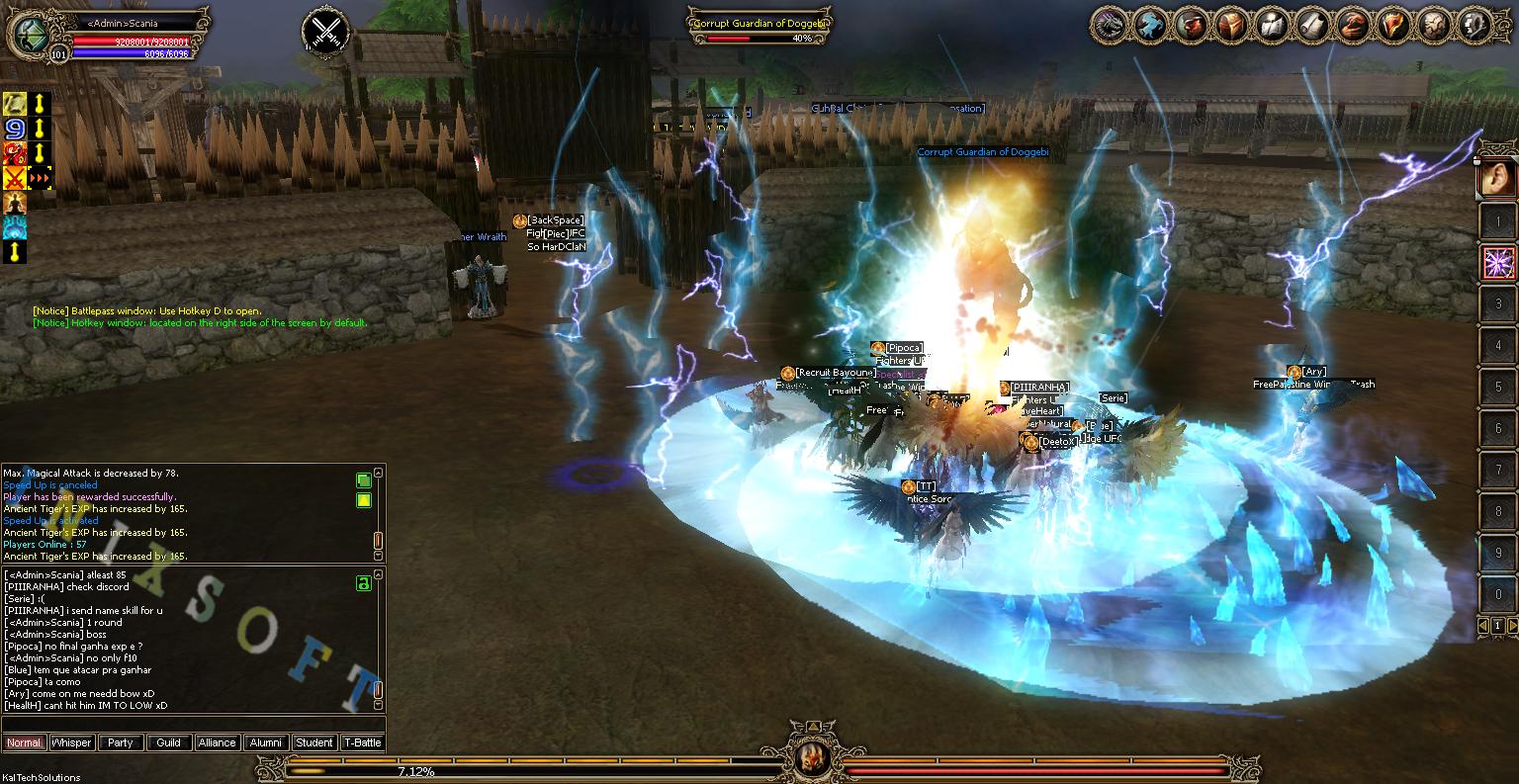Toggle the topmost green icon beside the message log
This screenshot has width=1519, height=784.
363,480
